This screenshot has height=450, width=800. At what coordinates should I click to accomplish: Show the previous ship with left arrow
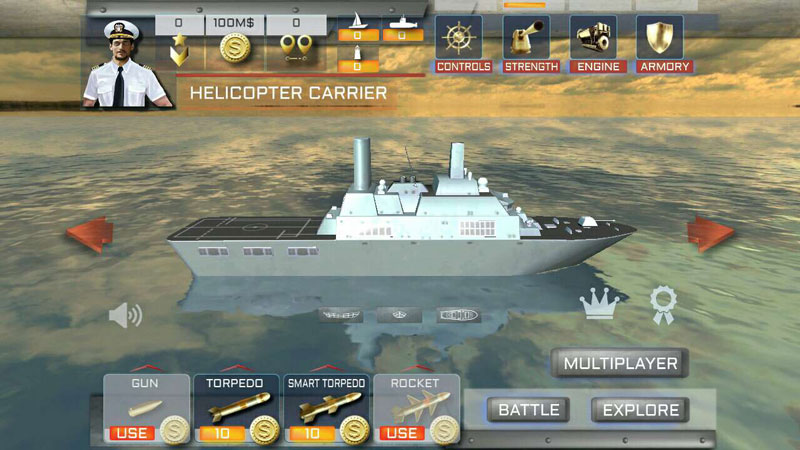coord(90,235)
